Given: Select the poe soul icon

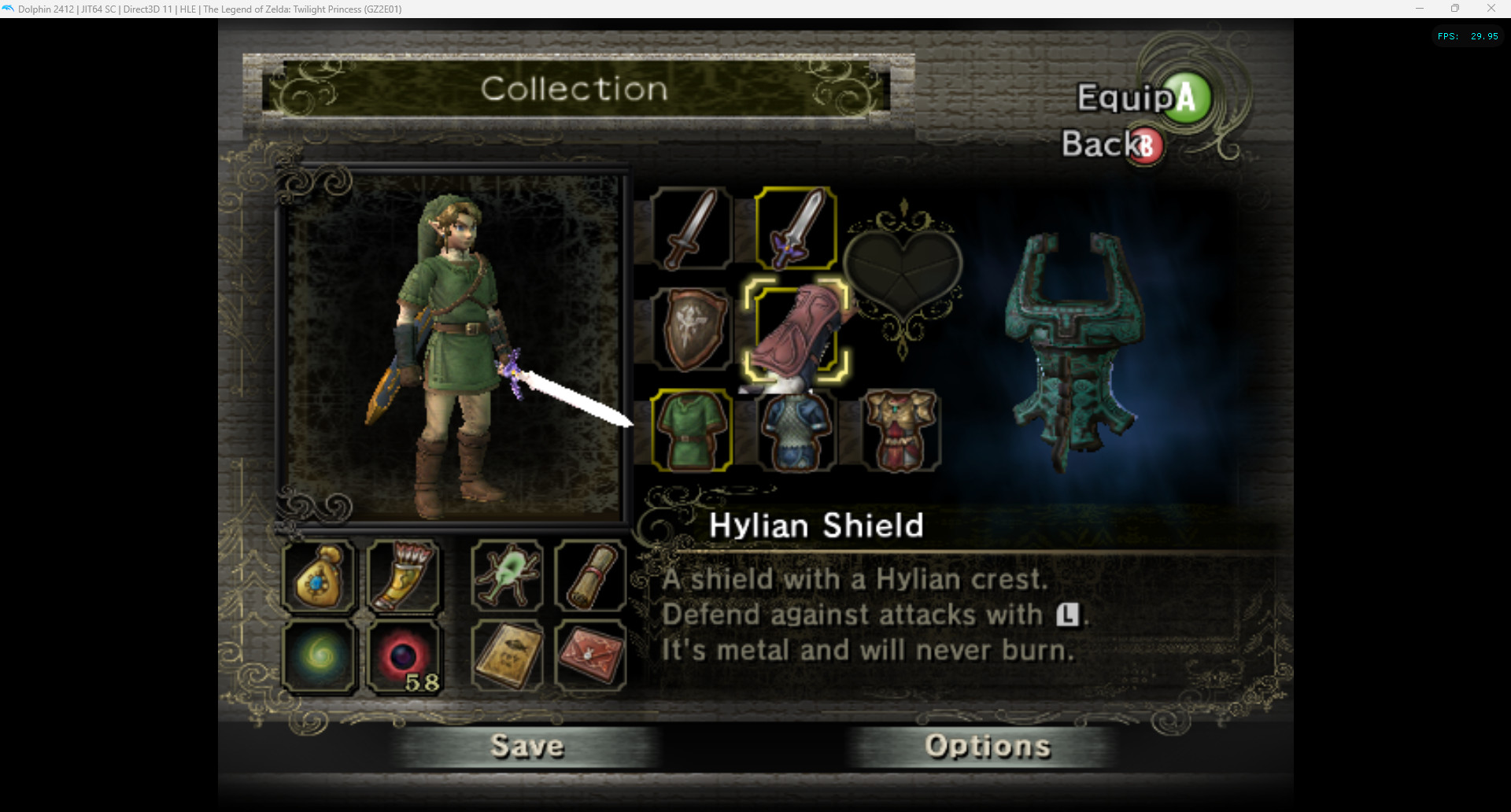Looking at the screenshot, I should (404, 656).
